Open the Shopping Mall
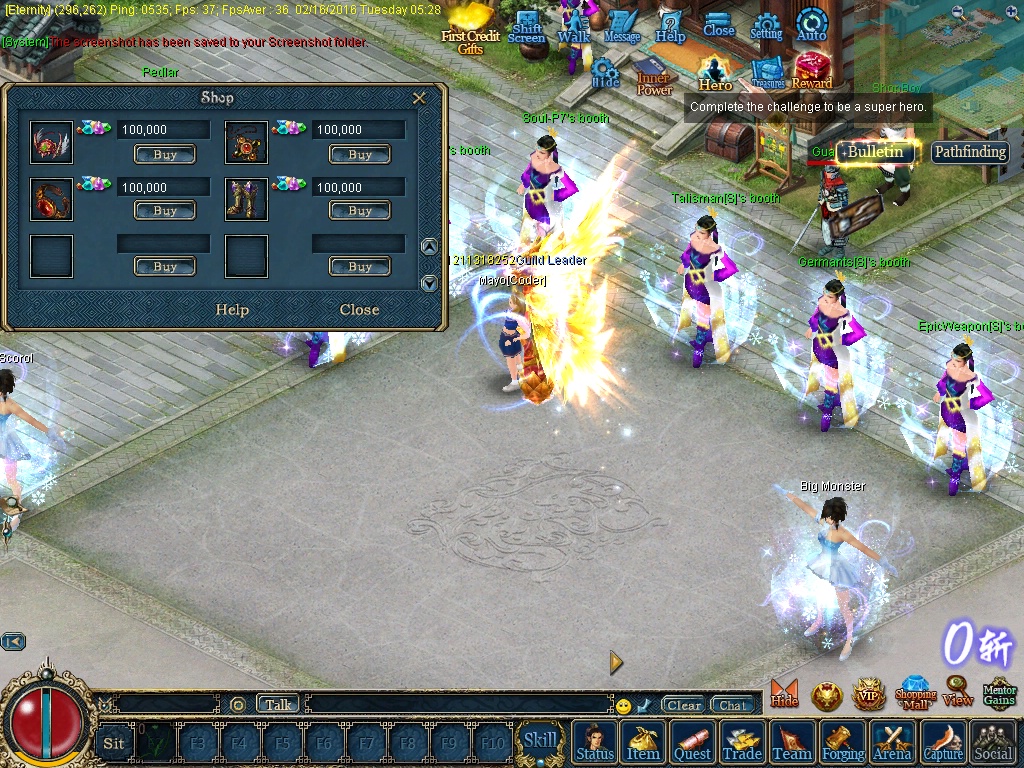 point(915,691)
